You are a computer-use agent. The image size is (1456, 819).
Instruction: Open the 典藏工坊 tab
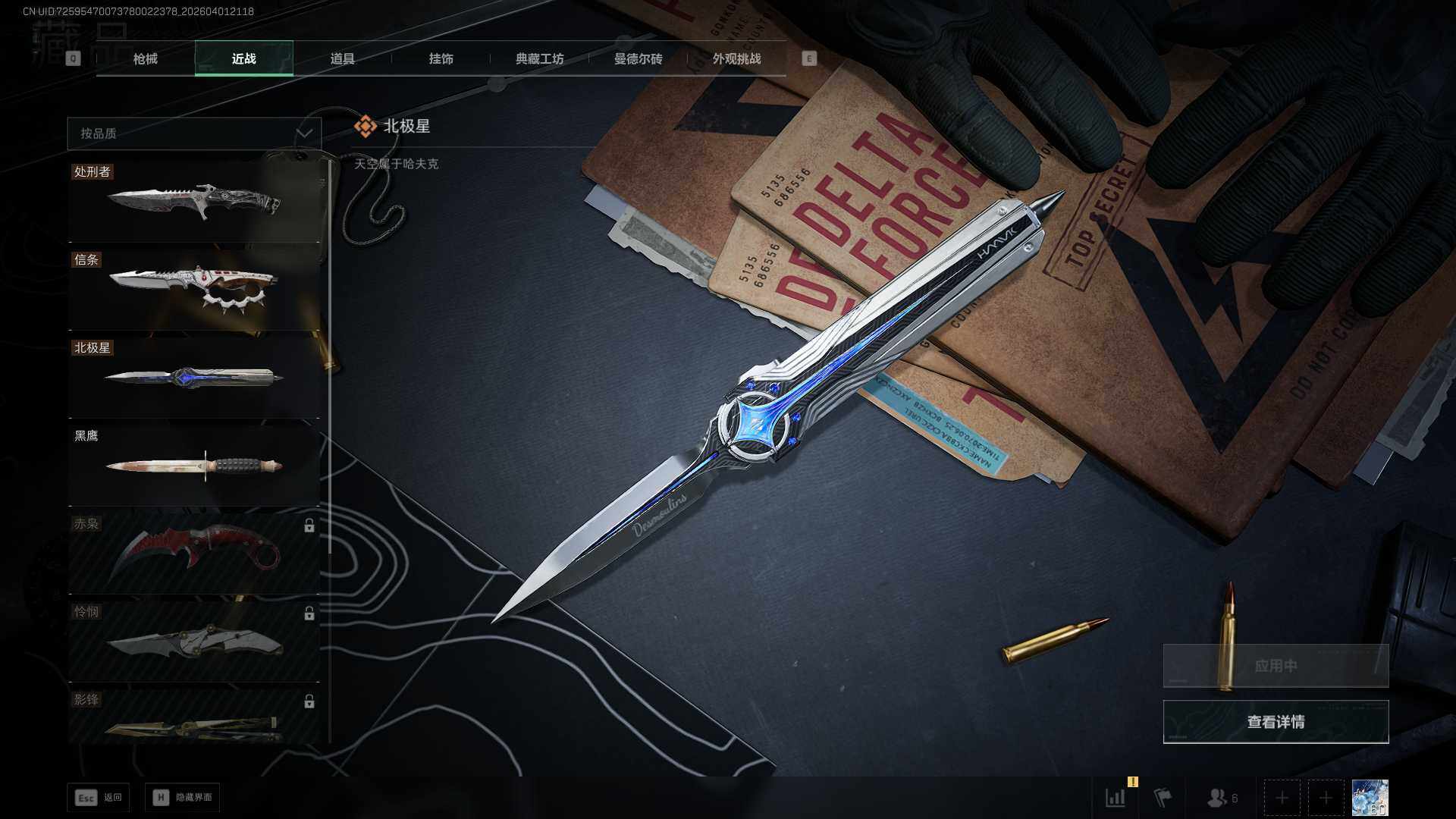point(539,58)
